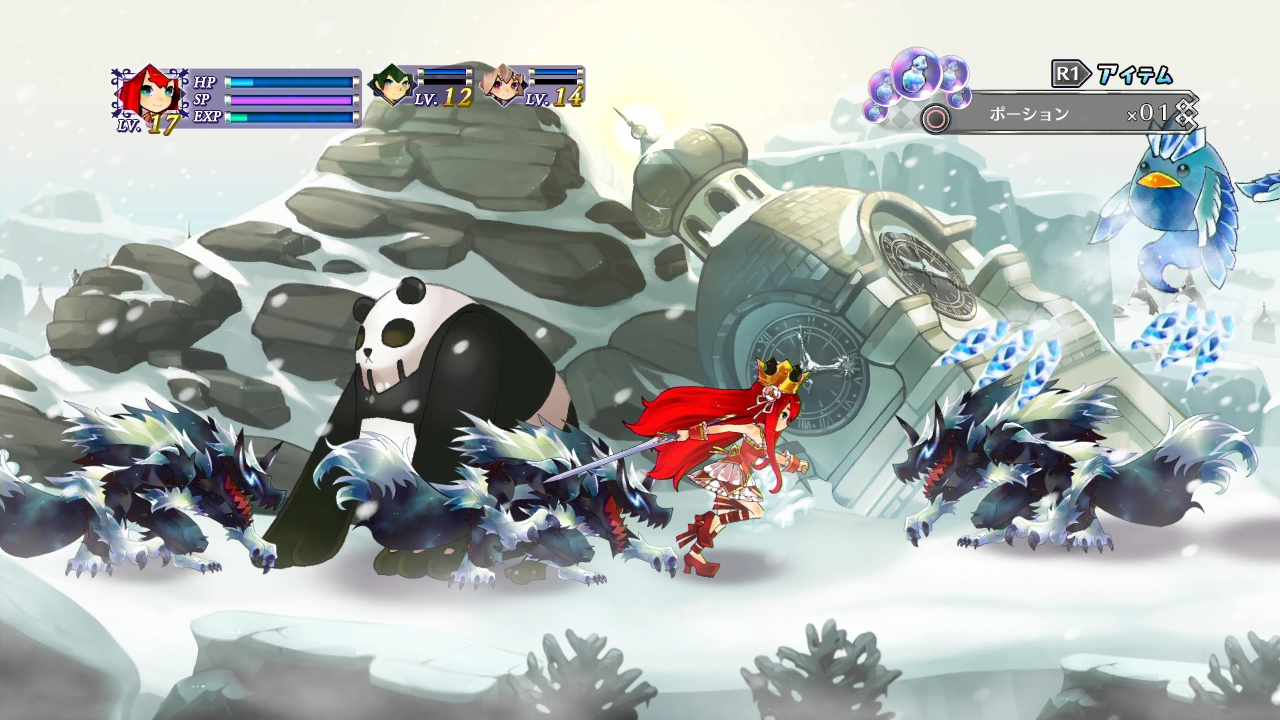Click LV. 14 beside the third party member

click(x=553, y=99)
